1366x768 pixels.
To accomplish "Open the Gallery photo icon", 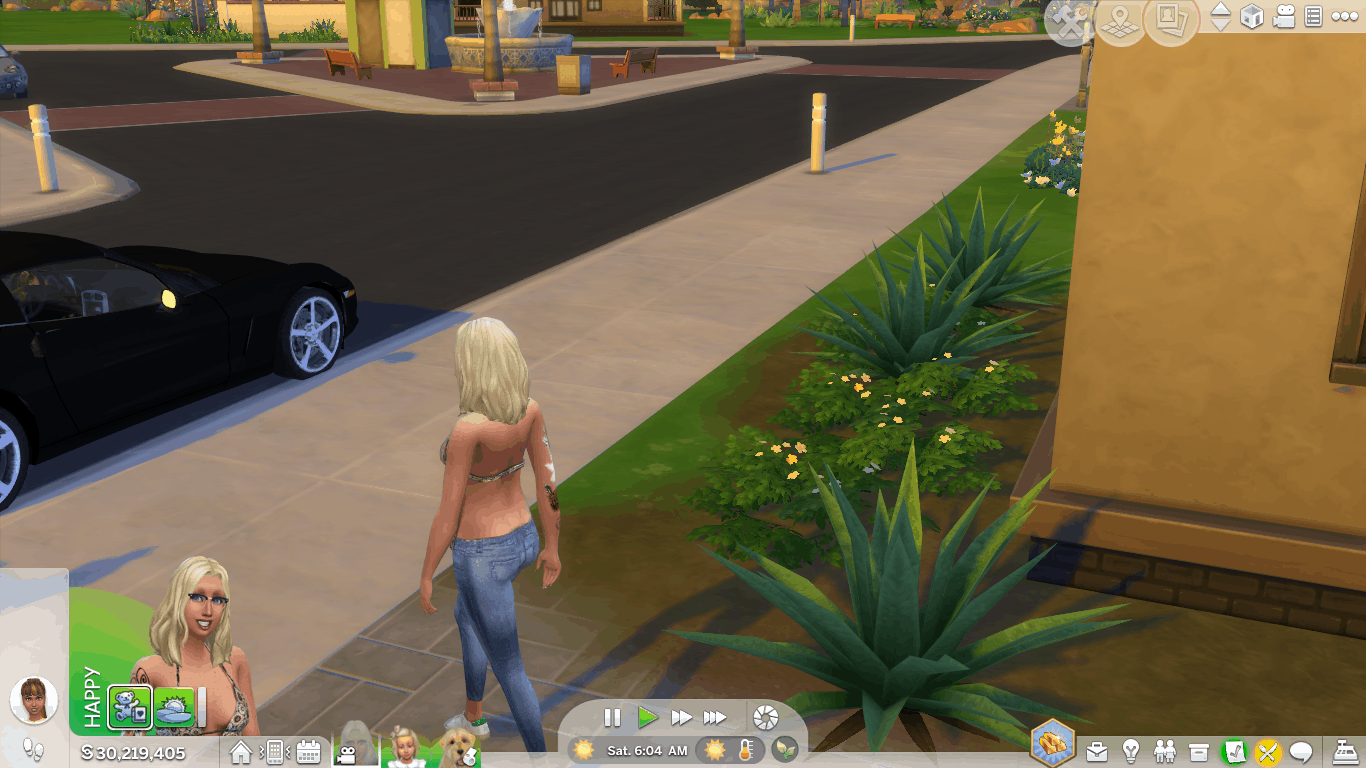I will (1171, 20).
